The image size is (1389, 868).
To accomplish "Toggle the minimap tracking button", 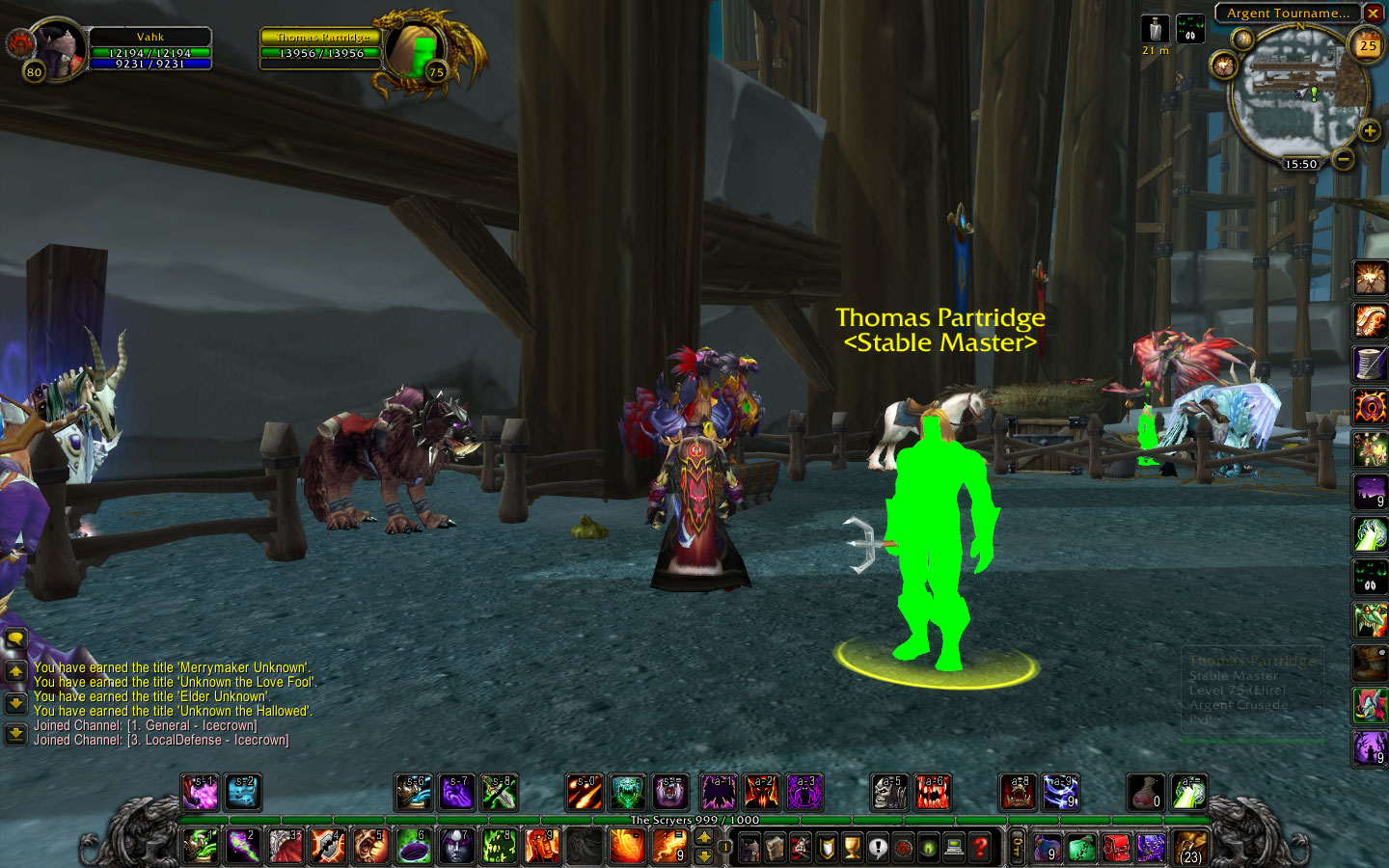I will 1224,67.
